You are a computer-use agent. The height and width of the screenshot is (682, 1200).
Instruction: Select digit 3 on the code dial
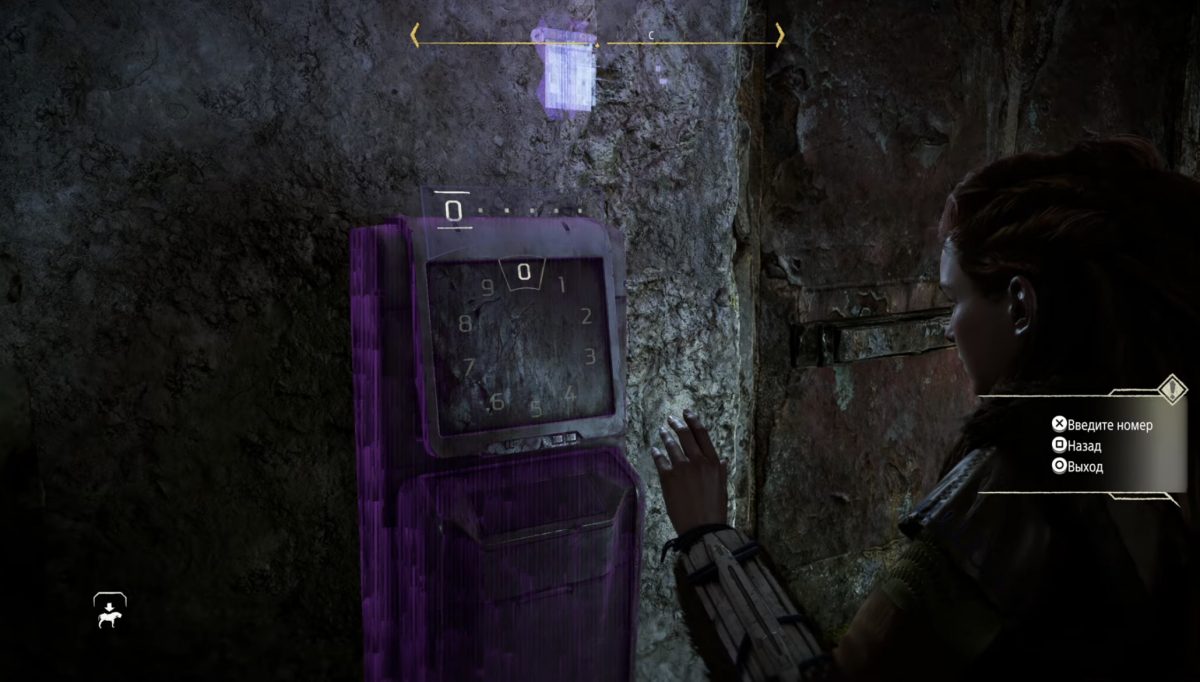pyautogui.click(x=589, y=356)
